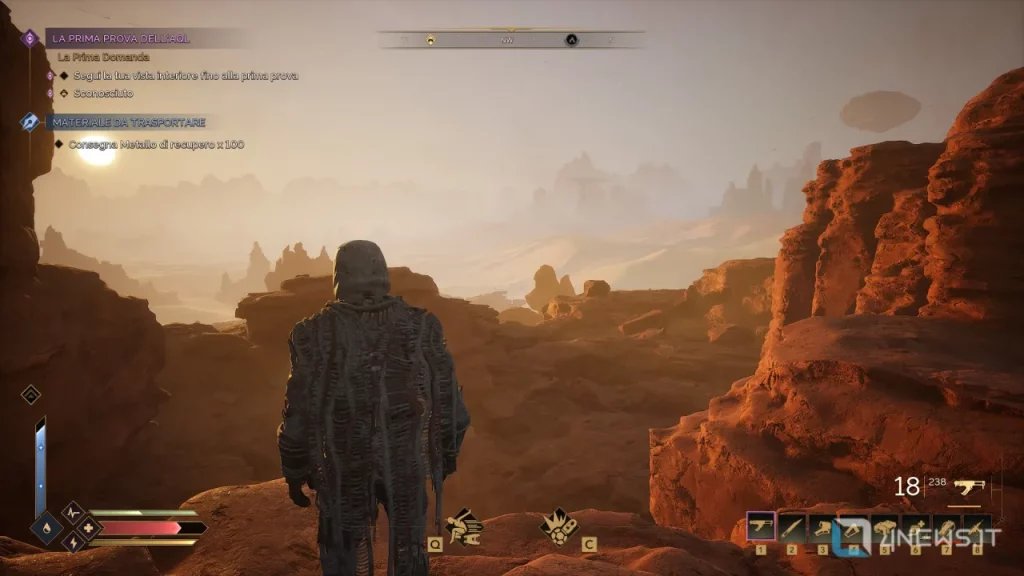Viewport: 1024px width, 576px height.
Task: Select the highlighted pistol in hotbar slot 1
Action: pyautogui.click(x=761, y=527)
